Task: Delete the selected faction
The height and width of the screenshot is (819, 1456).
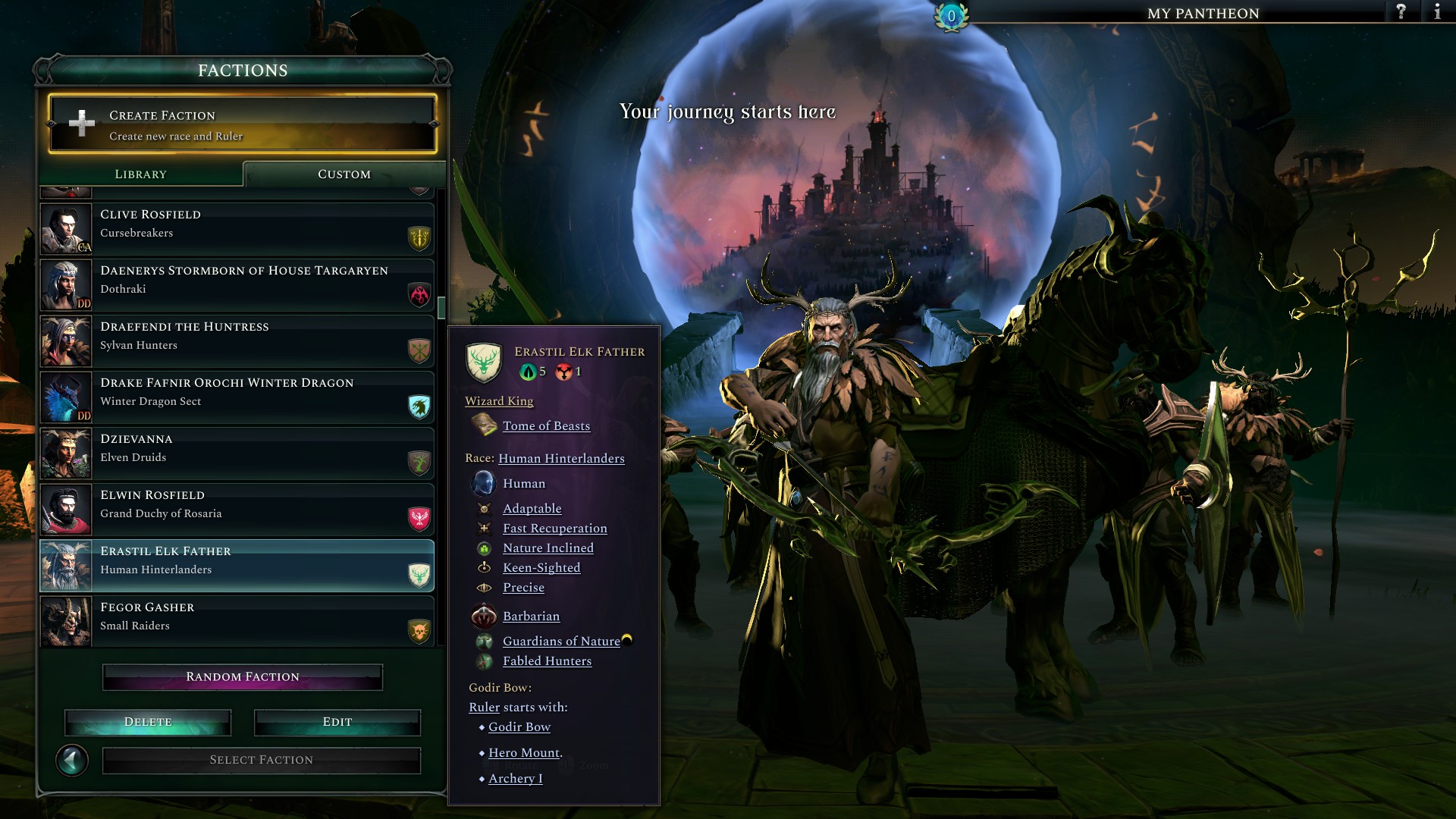Action: 148,722
